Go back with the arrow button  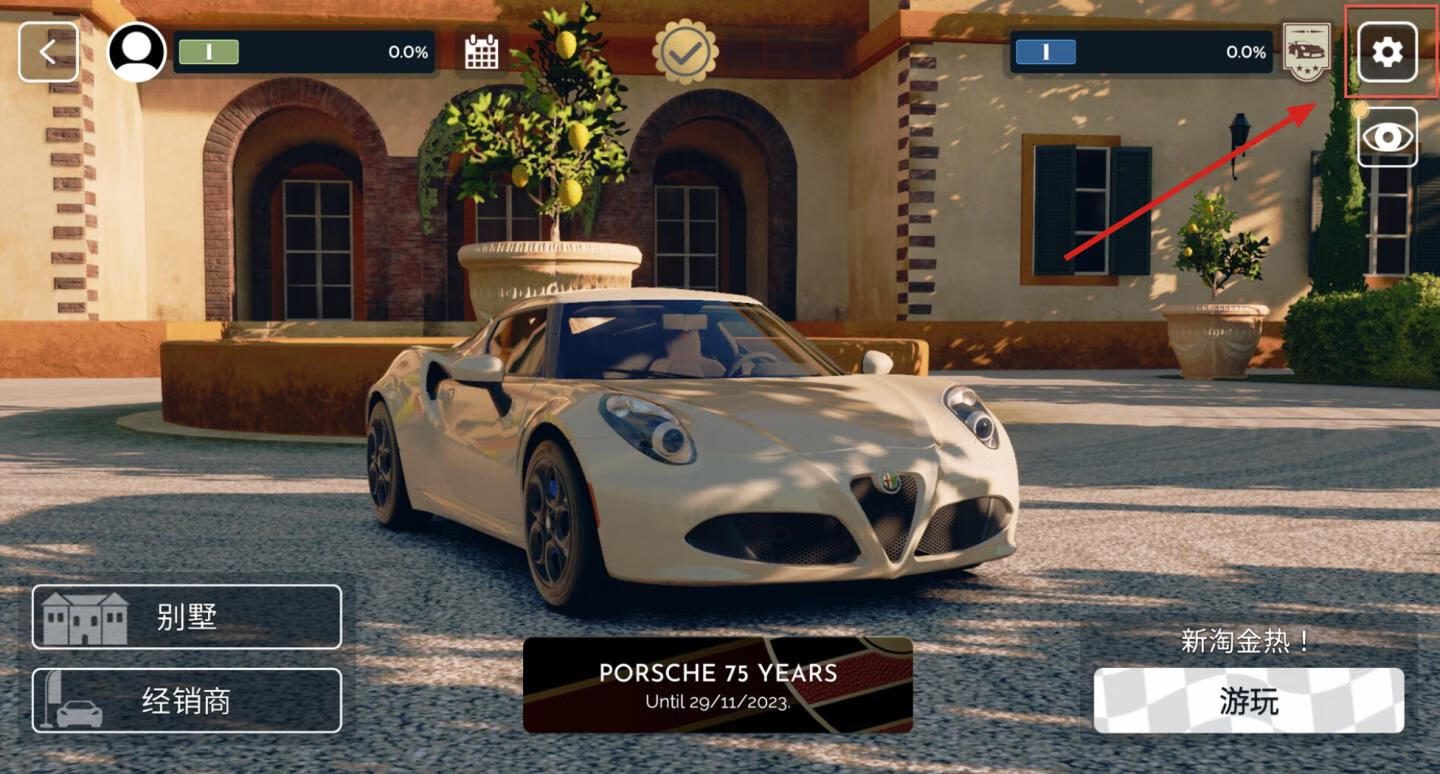[48, 52]
